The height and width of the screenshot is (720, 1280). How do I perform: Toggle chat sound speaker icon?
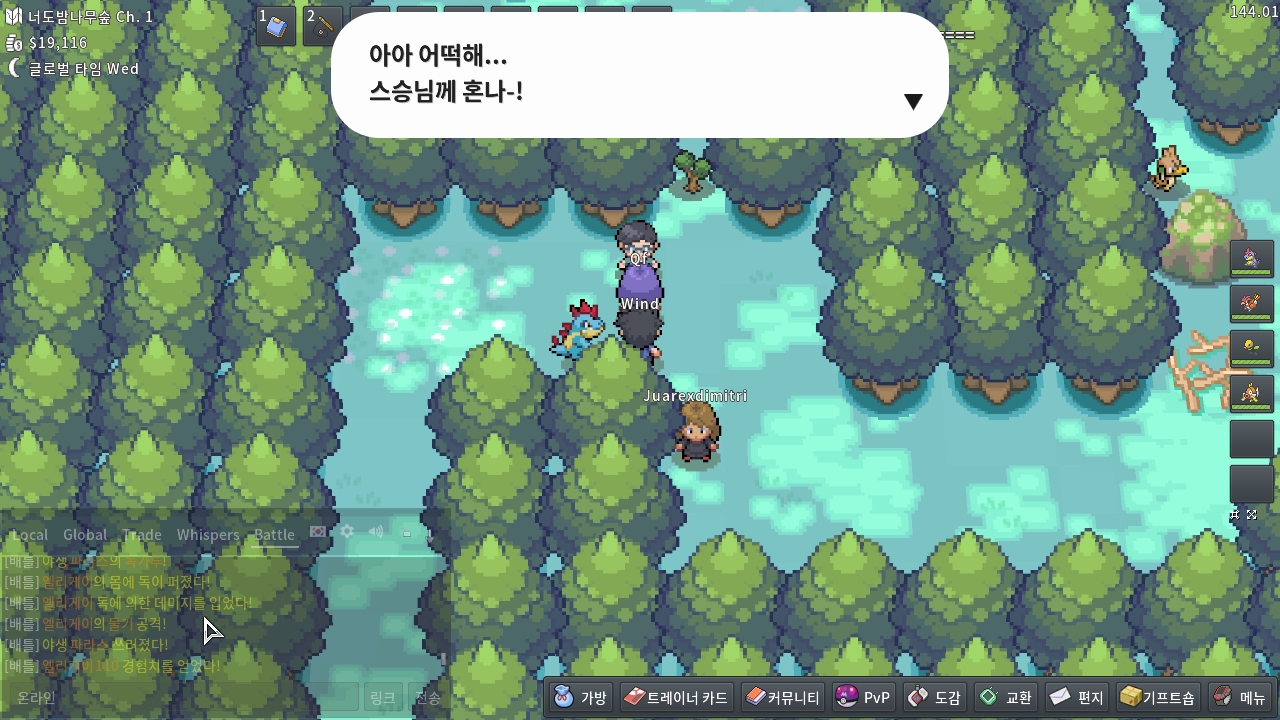[x=376, y=532]
